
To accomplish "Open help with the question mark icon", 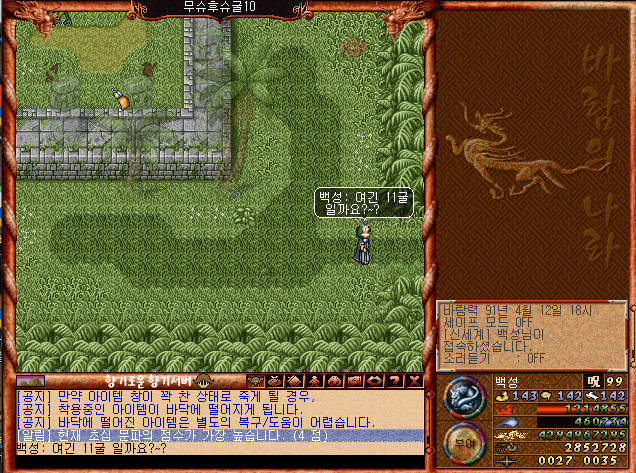I will 394,380.
